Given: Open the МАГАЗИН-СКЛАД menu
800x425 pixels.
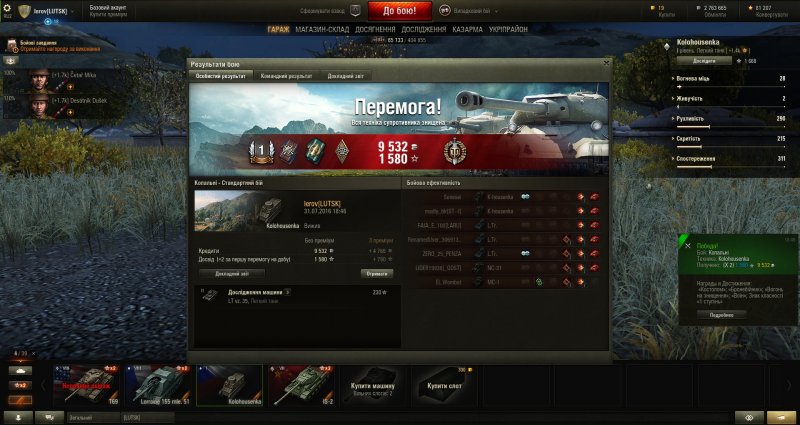Looking at the screenshot, I should 322,30.
